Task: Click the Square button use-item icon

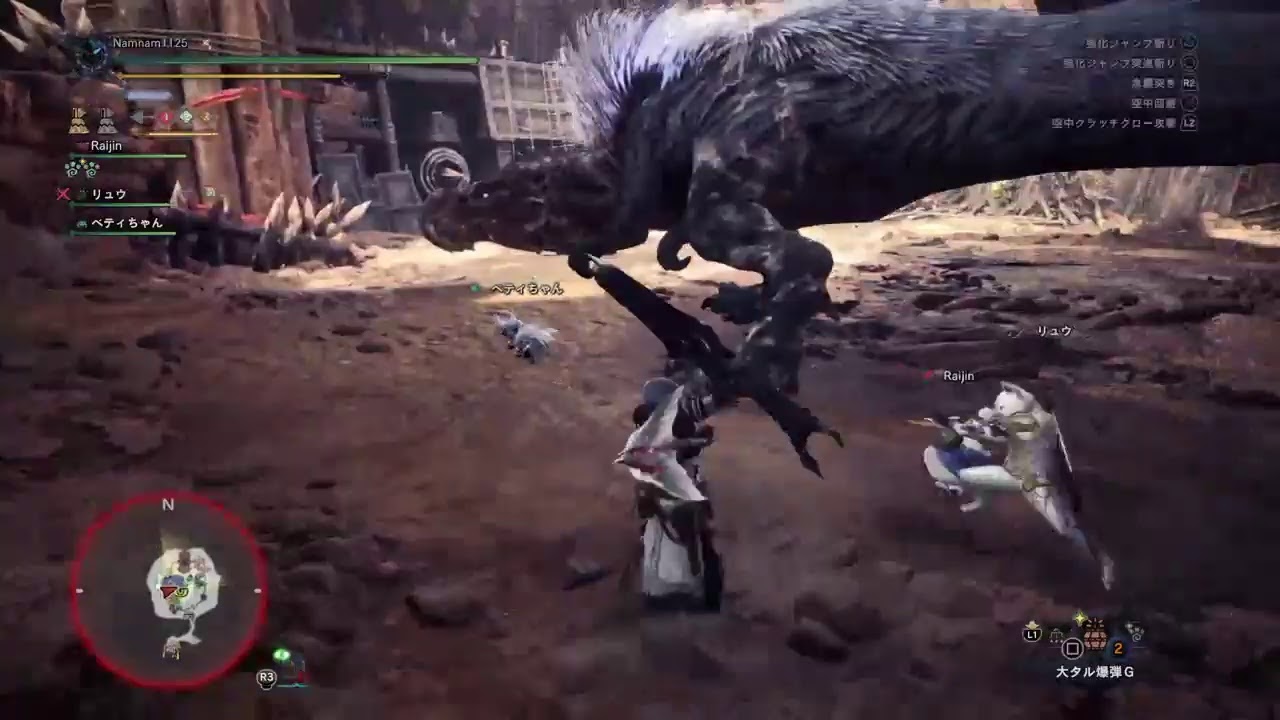Action: (x=1072, y=649)
